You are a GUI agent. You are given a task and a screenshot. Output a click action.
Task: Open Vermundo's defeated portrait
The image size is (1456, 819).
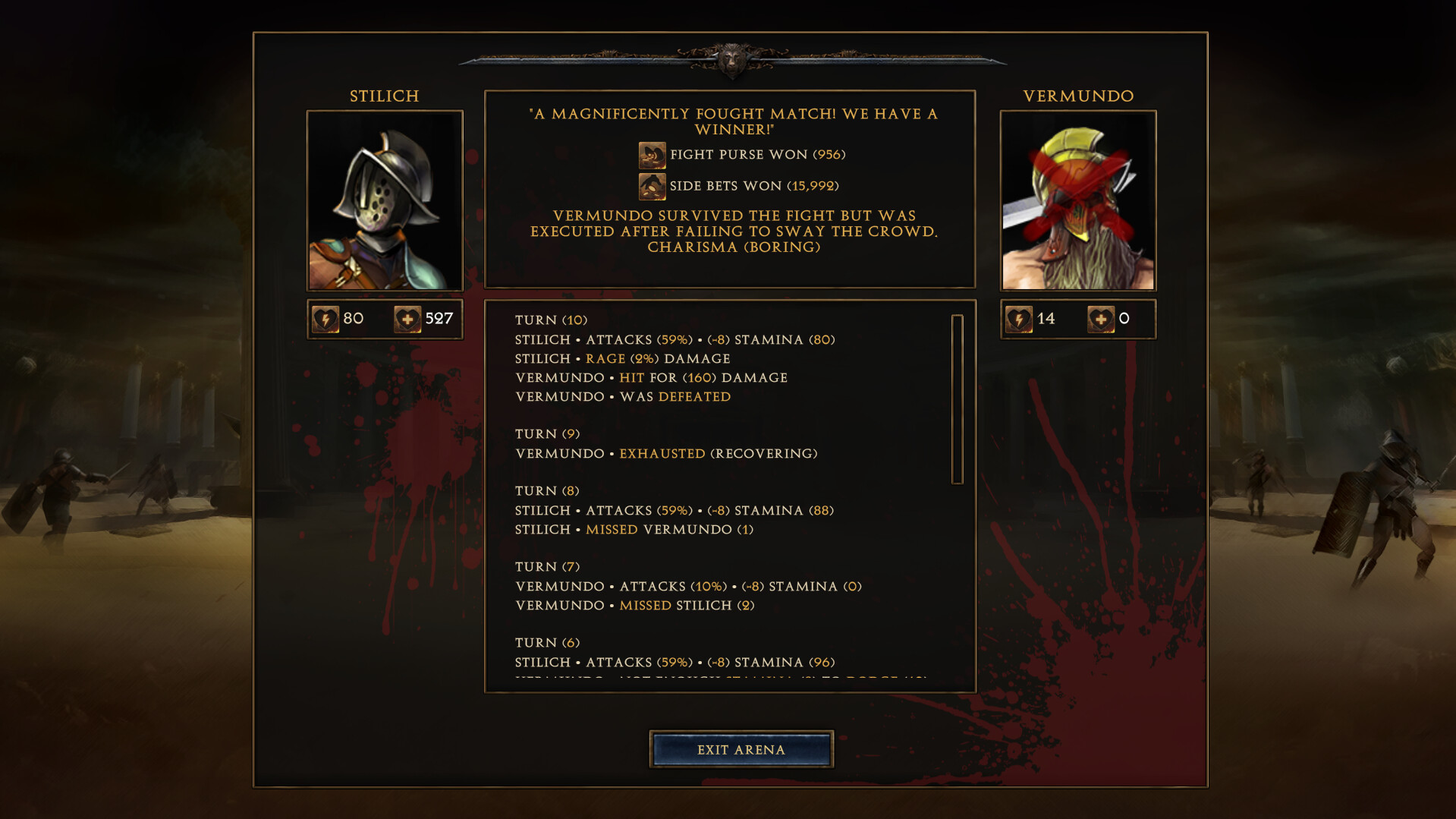coord(1078,200)
